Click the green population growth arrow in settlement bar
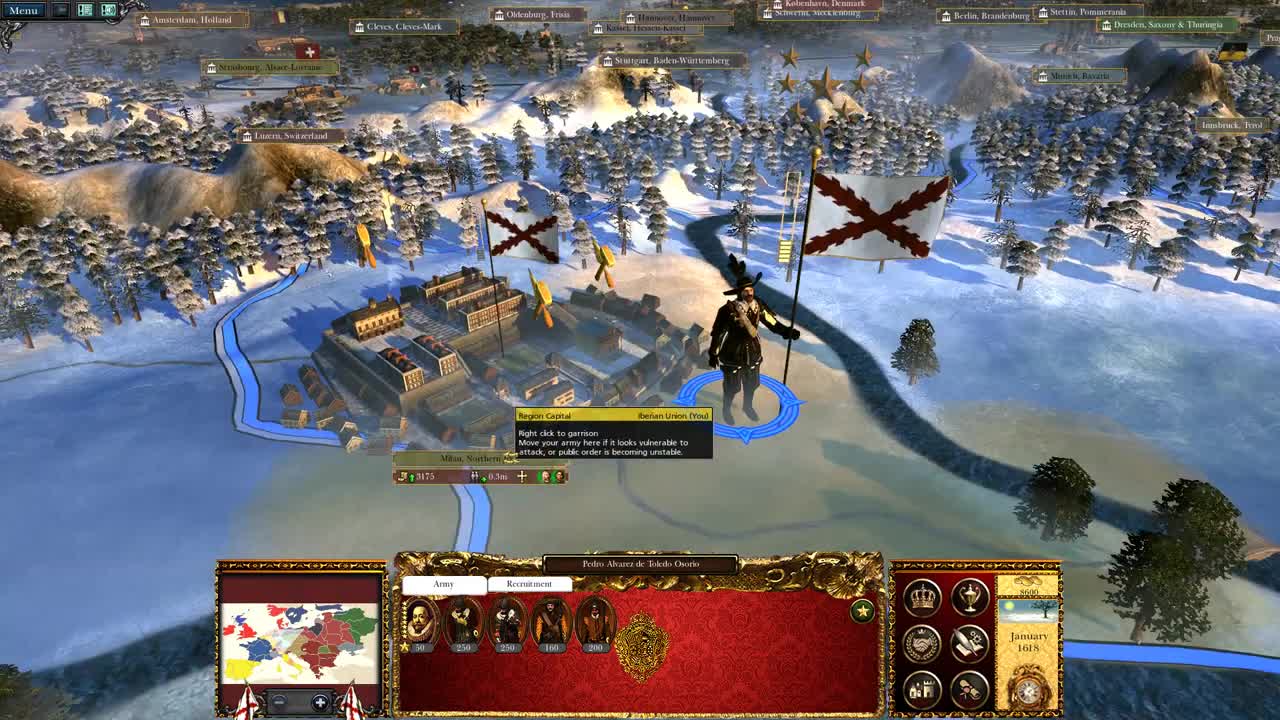The width and height of the screenshot is (1280, 720). [x=412, y=476]
